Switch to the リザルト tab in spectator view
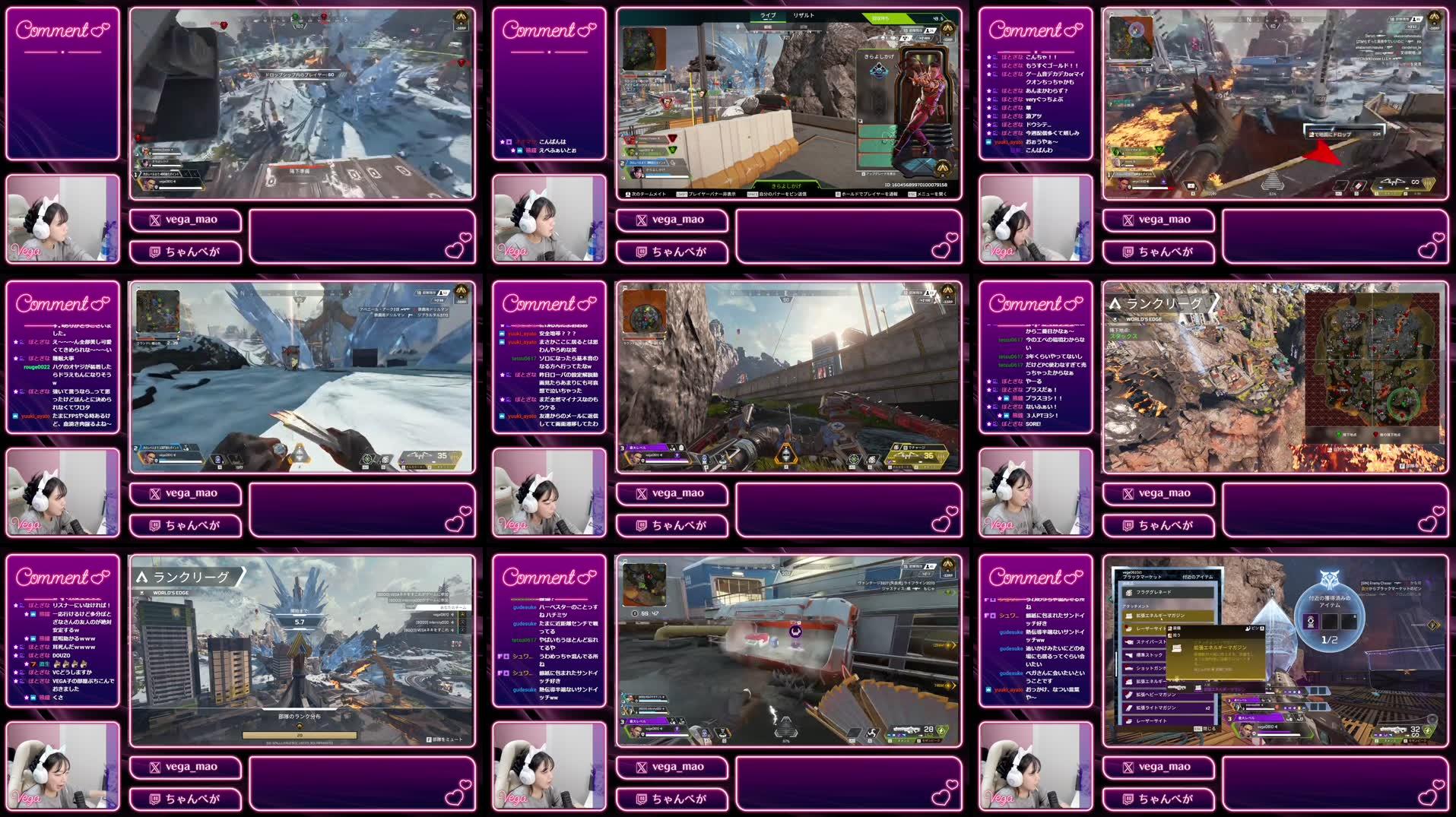Viewport: 1456px width, 817px height. [804, 15]
